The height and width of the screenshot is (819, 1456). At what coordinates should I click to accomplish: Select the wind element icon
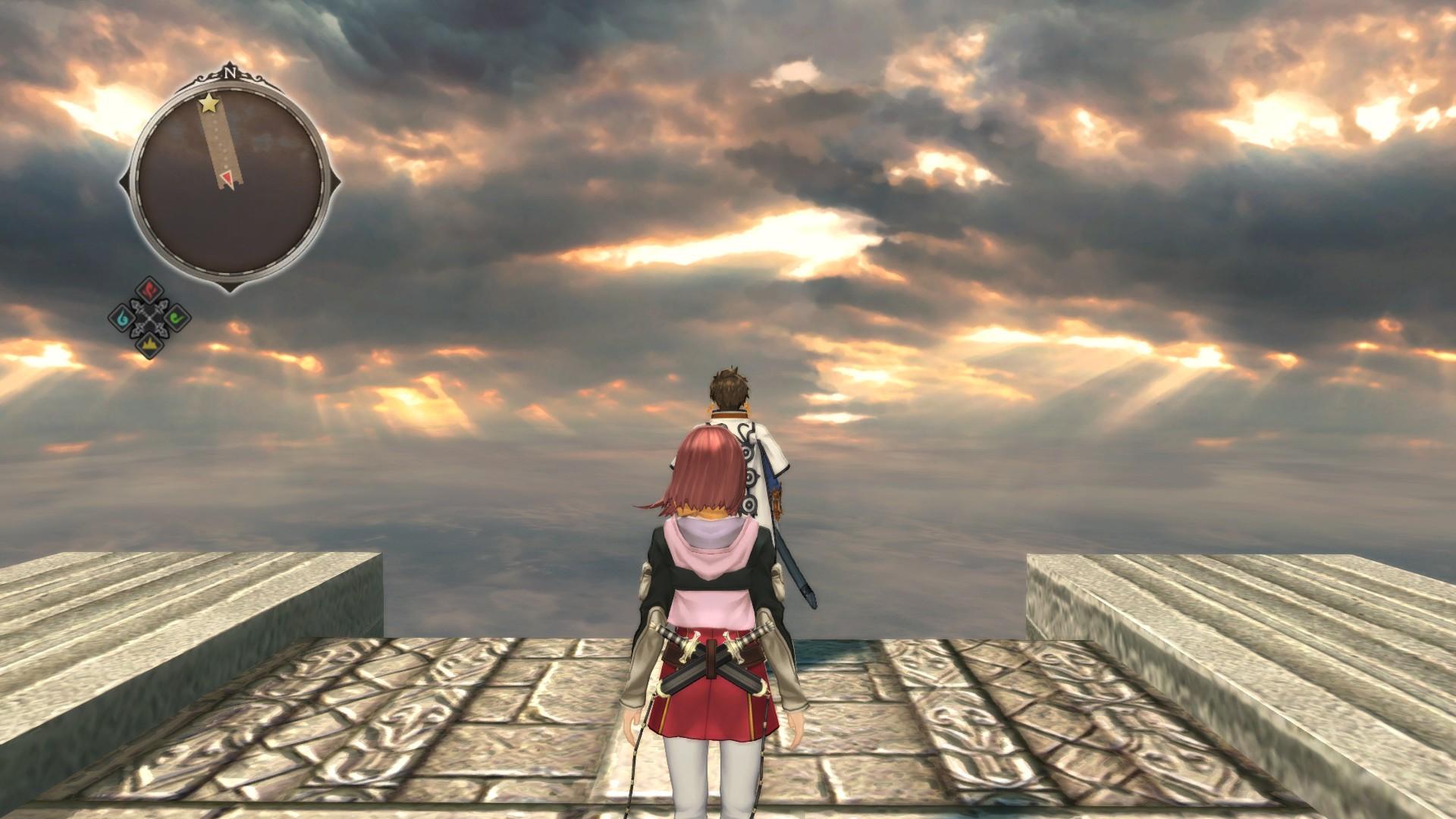(x=176, y=318)
